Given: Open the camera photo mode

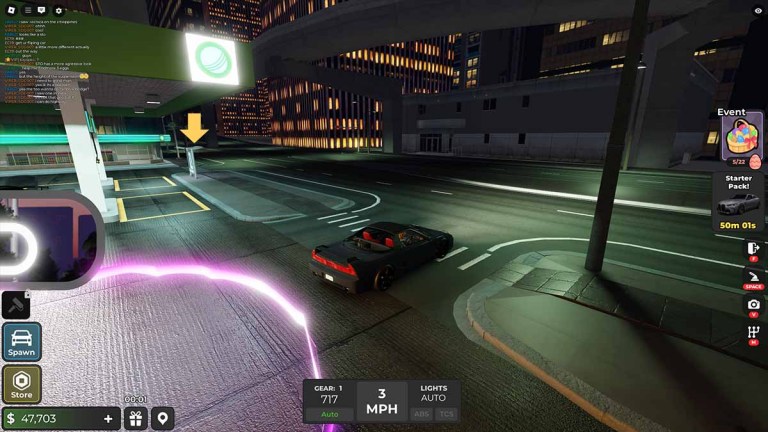Looking at the screenshot, I should tap(753, 304).
